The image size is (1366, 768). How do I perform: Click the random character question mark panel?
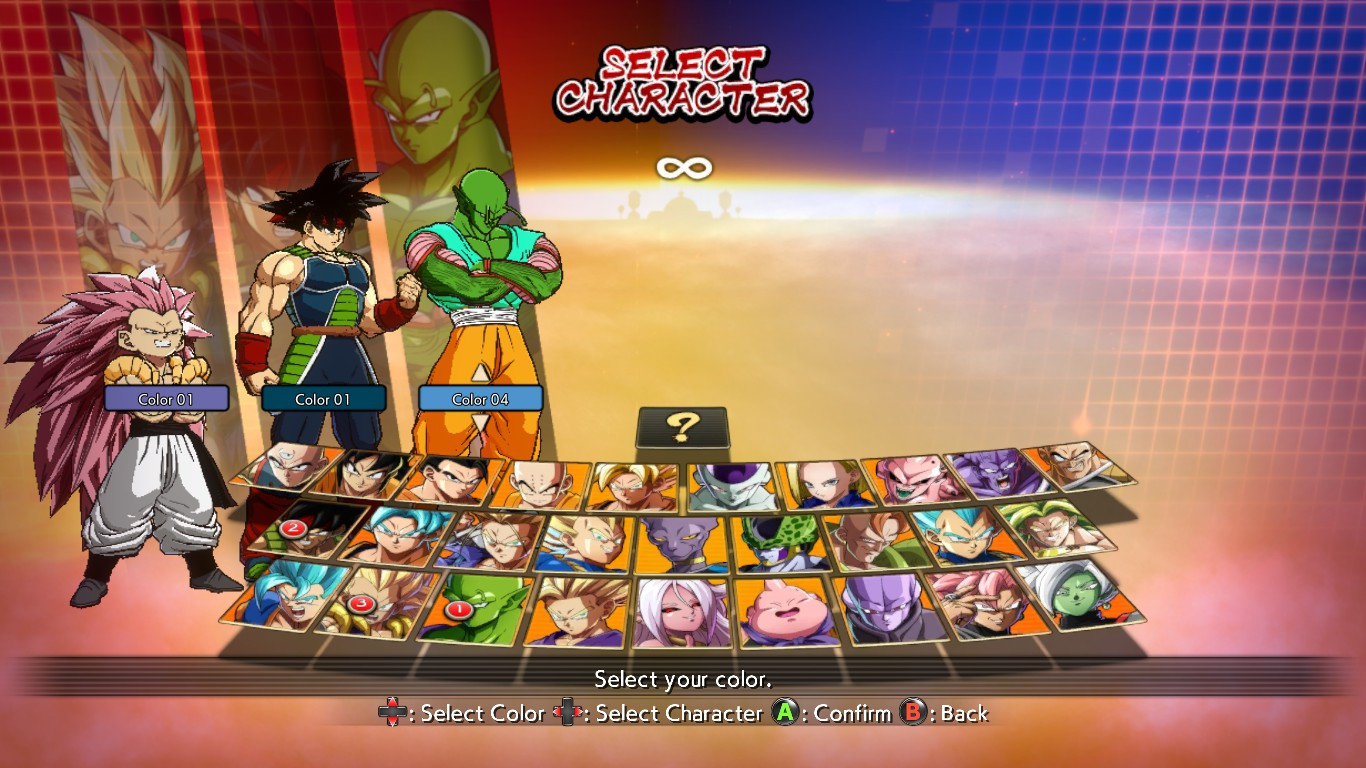tap(683, 424)
